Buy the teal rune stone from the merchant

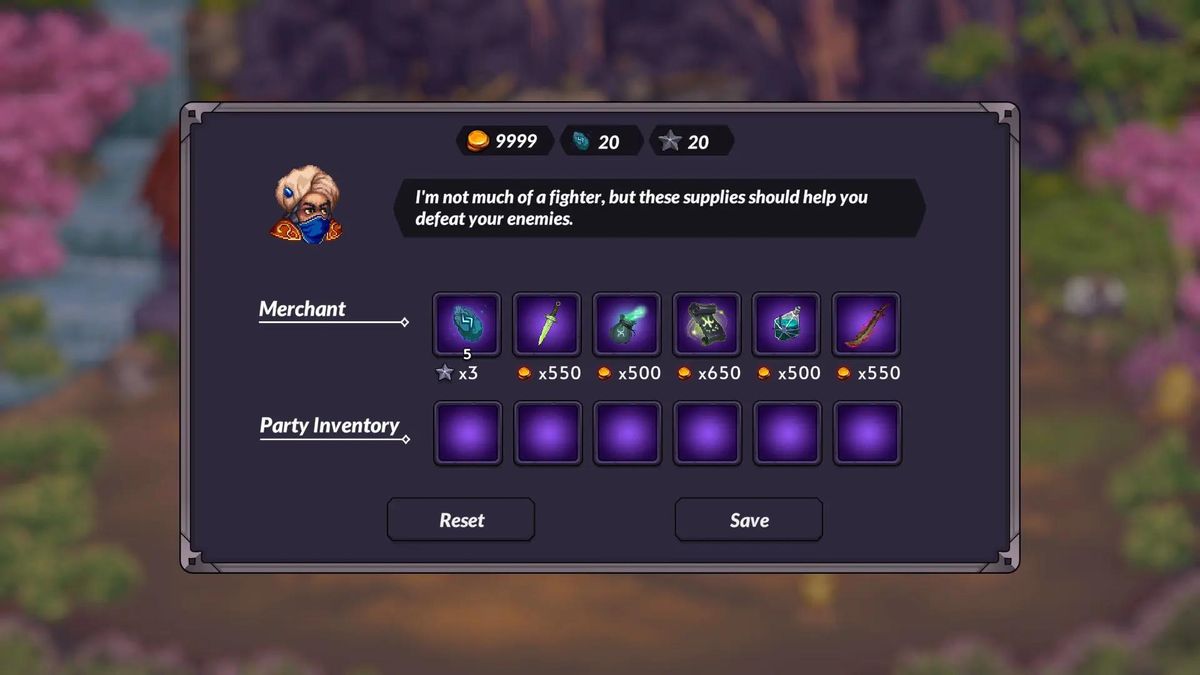(467, 324)
